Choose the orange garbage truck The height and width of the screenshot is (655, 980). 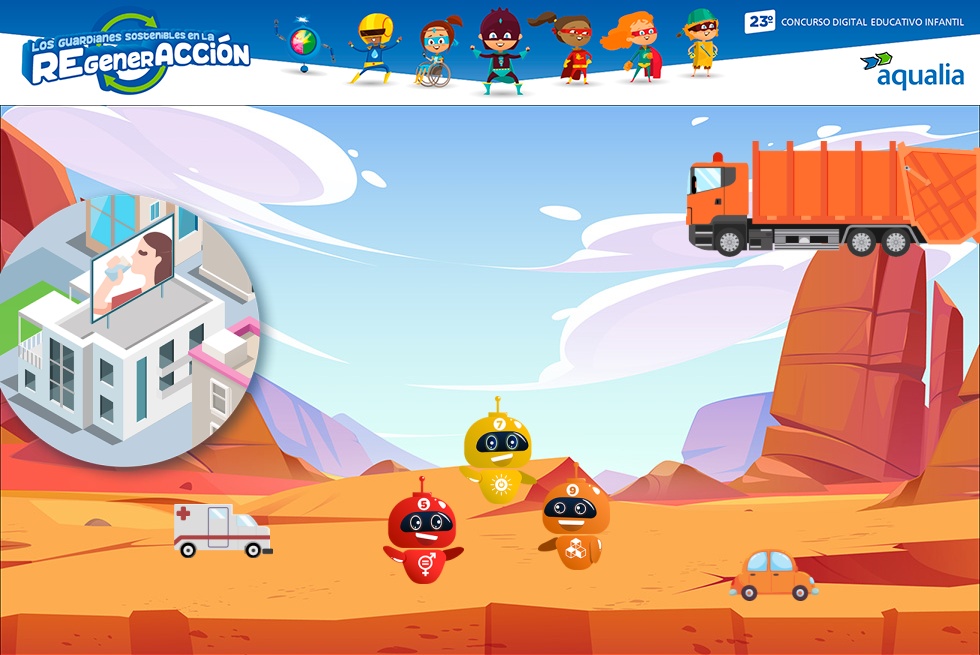[830, 197]
